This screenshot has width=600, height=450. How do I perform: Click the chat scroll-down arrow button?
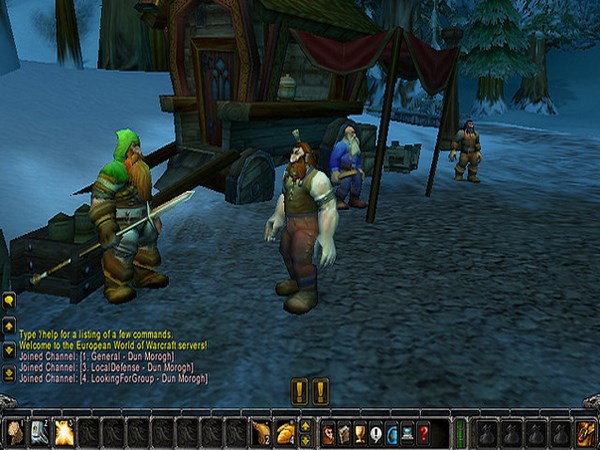pyautogui.click(x=9, y=351)
